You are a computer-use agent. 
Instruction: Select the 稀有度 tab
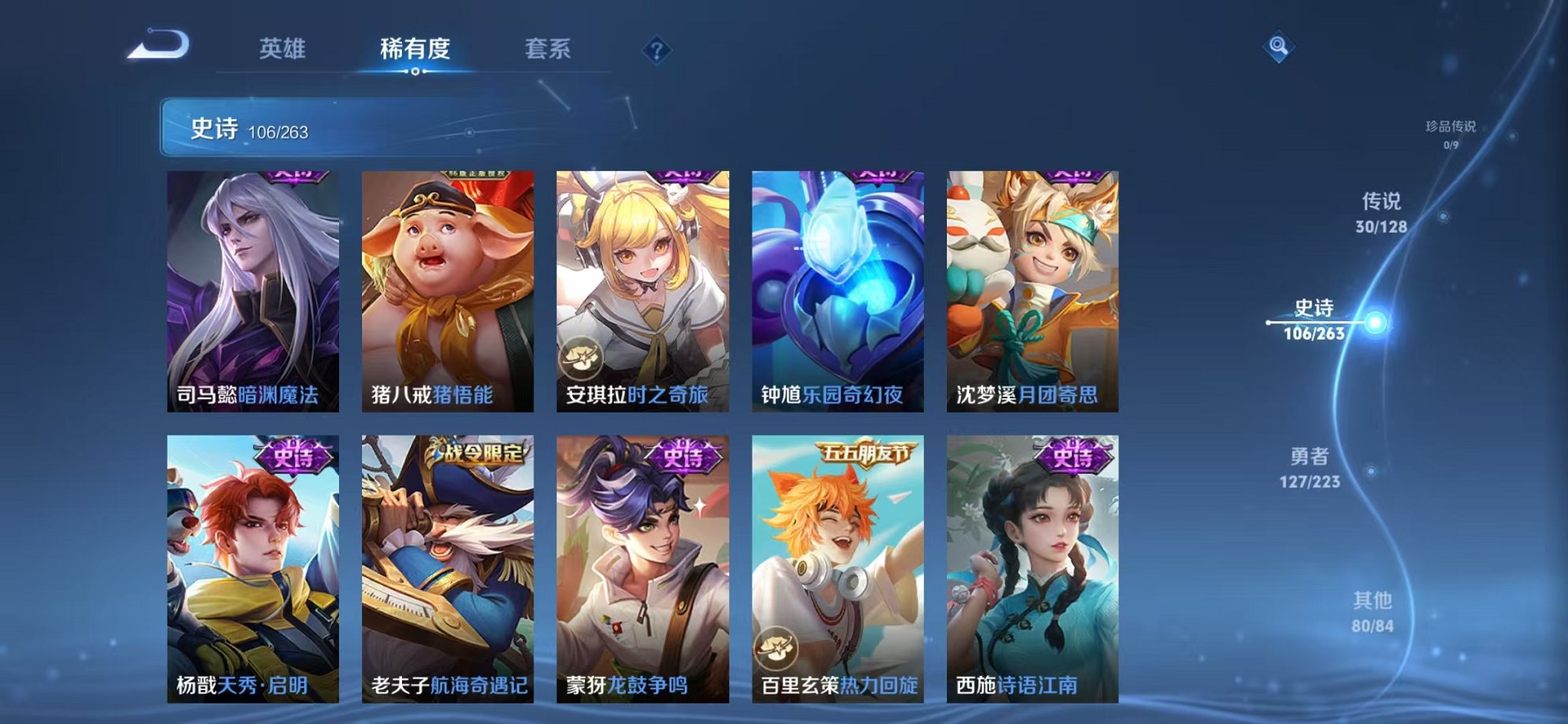pyautogui.click(x=415, y=49)
